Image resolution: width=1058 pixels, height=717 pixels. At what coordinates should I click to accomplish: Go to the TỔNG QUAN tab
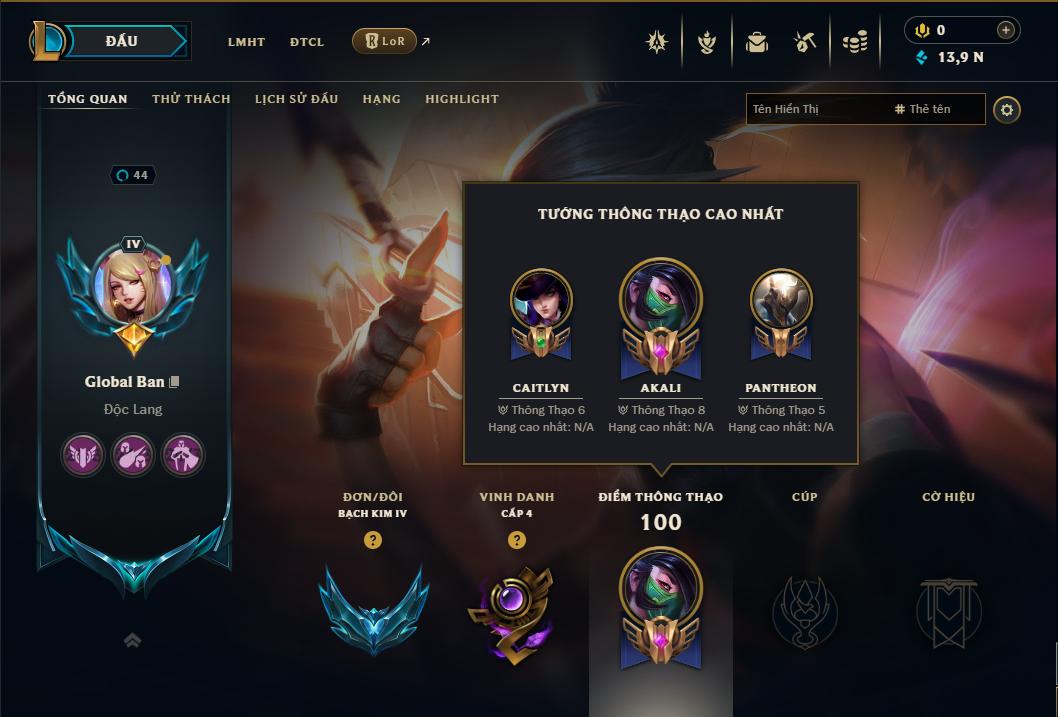pyautogui.click(x=88, y=99)
